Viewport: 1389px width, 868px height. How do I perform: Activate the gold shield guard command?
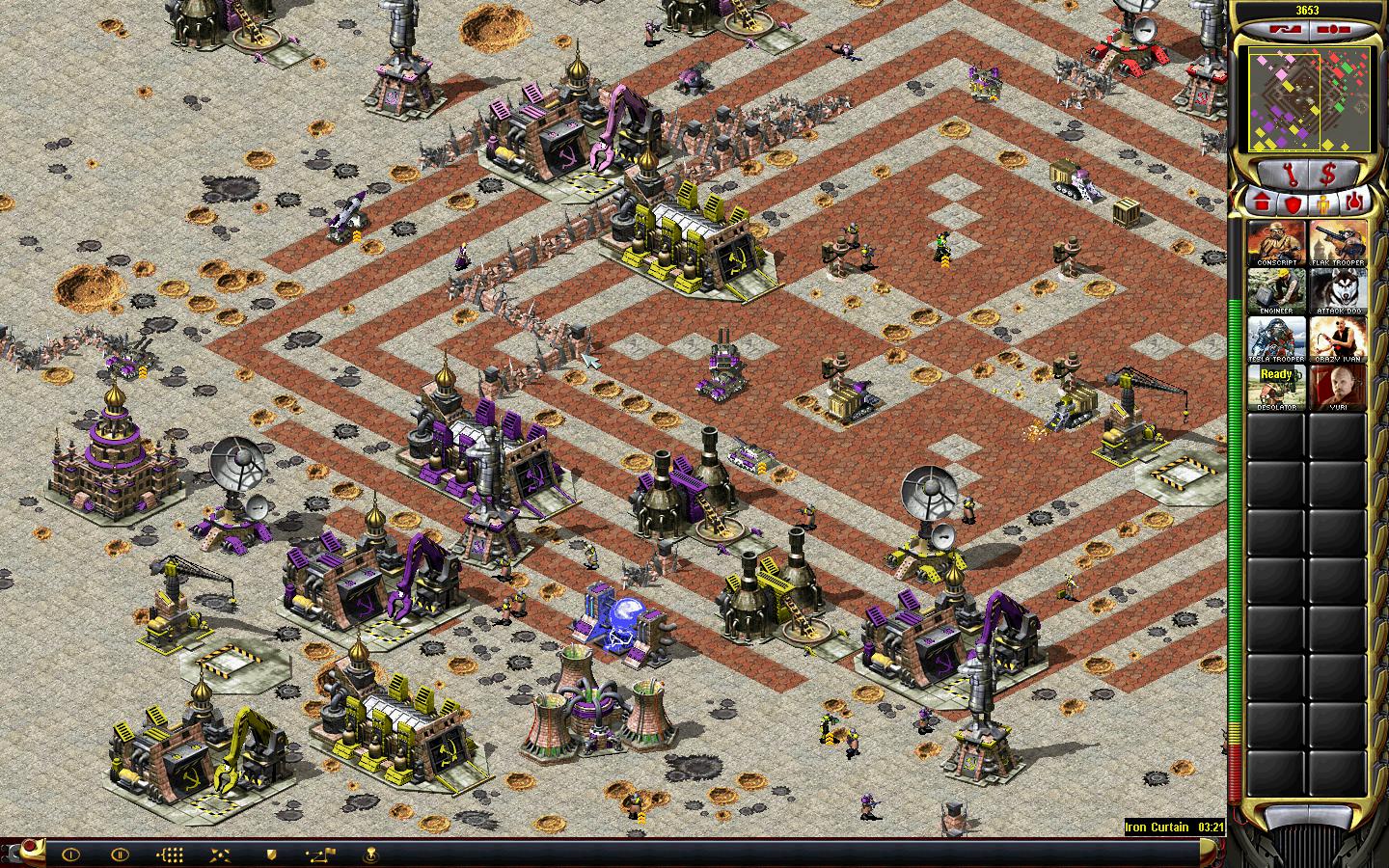pyautogui.click(x=272, y=854)
